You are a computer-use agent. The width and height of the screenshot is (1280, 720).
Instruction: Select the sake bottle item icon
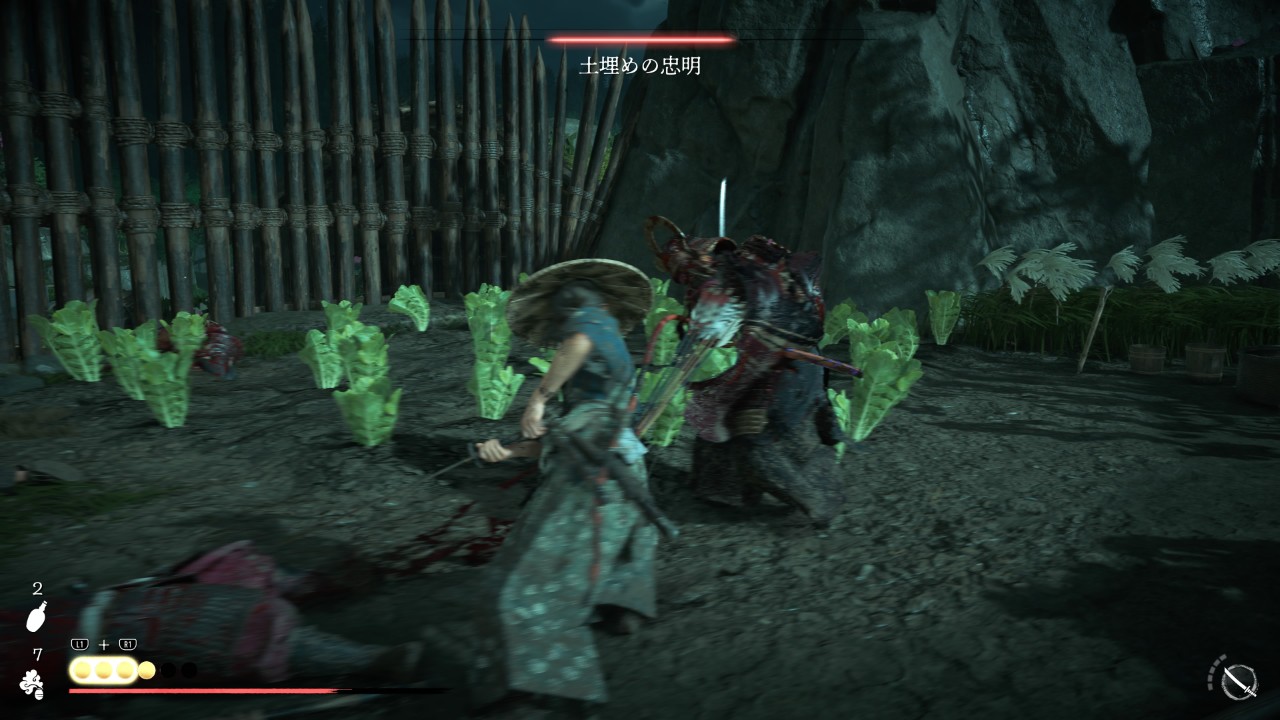click(x=36, y=617)
